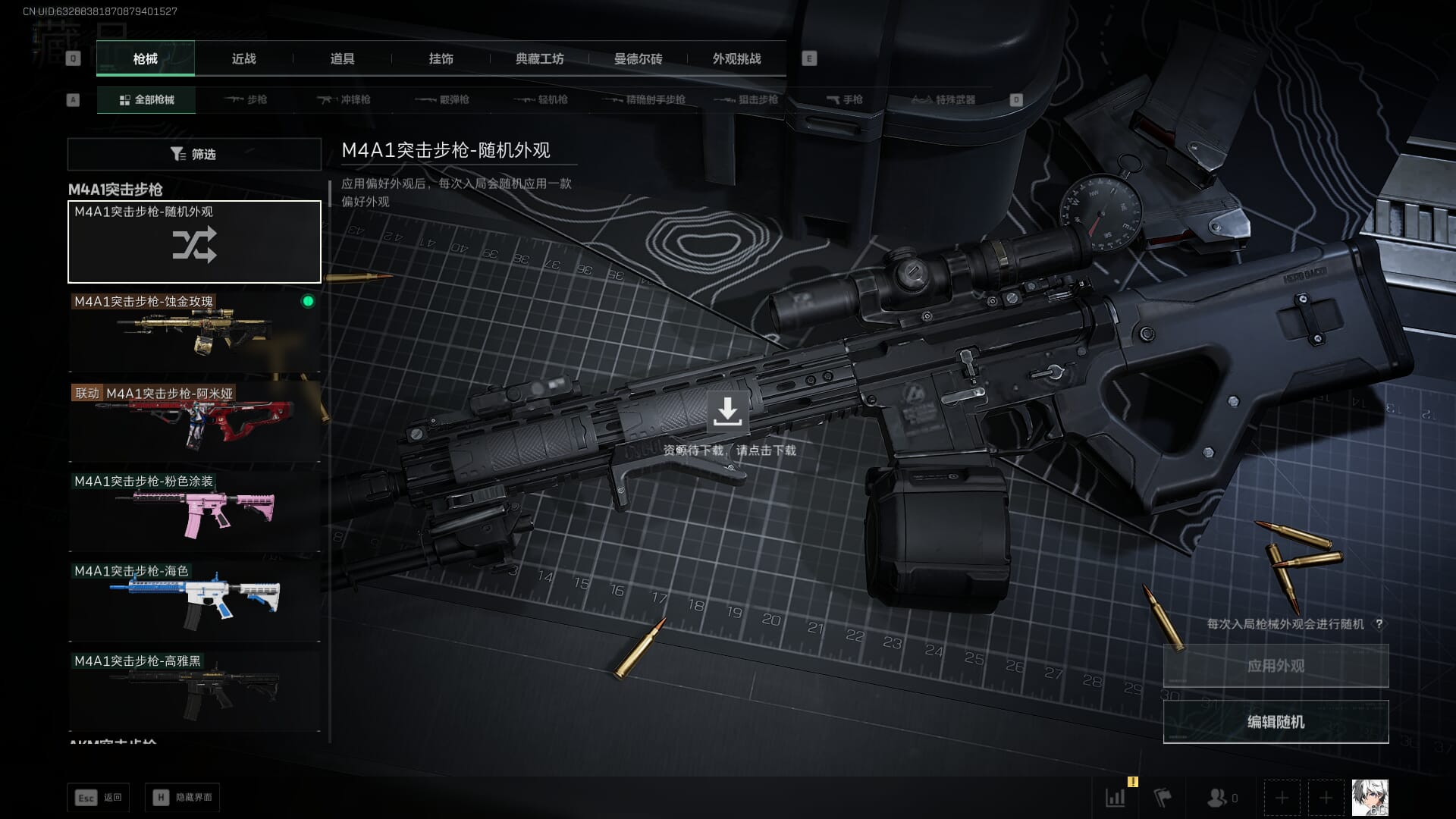Screen dimensions: 1456x819
Task: Select the M4A1 阿米娅 collab skin
Action: [x=194, y=422]
